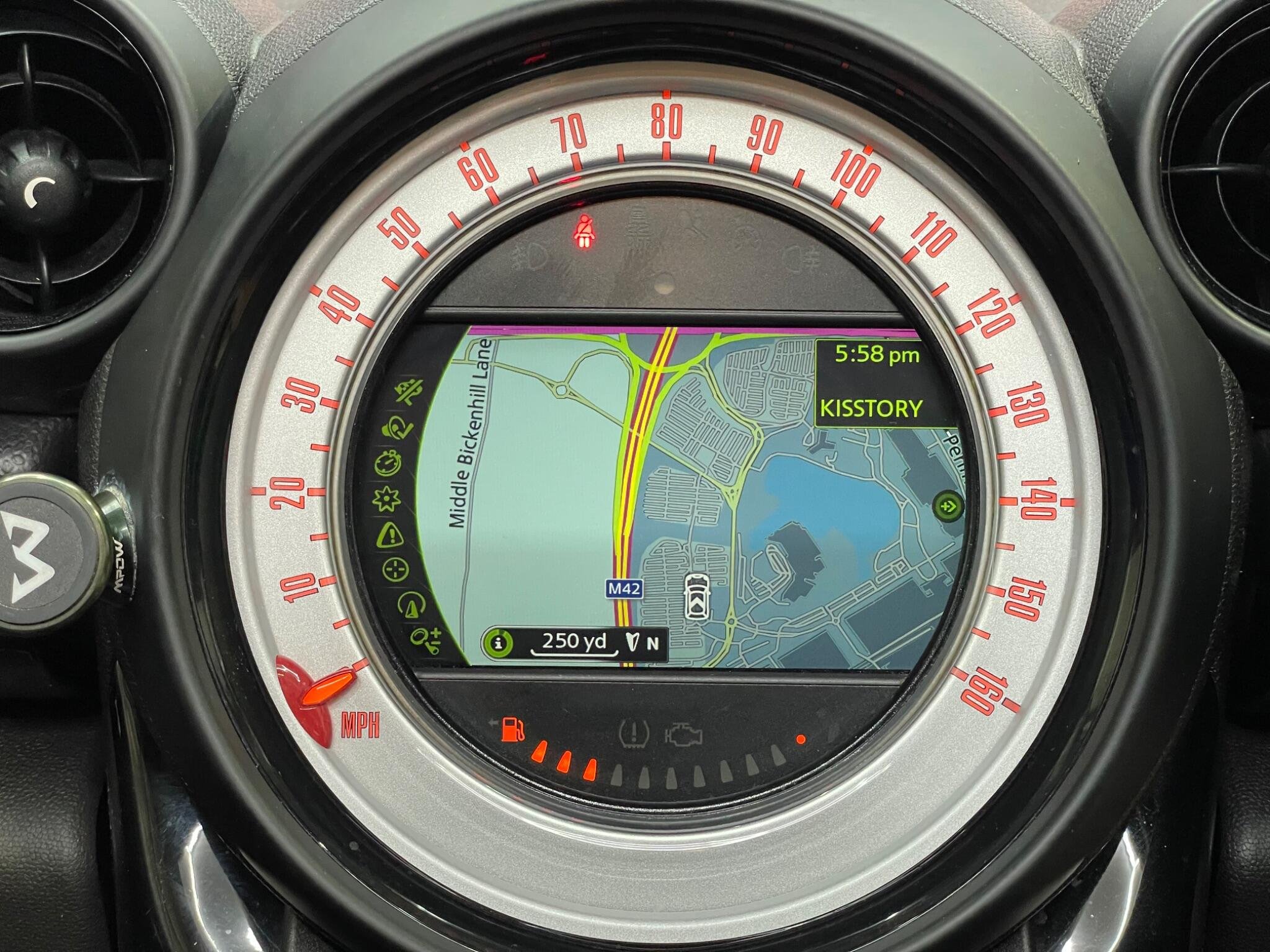This screenshot has width=1270, height=952.
Task: Select the crossed-out route icon in the sidebar
Action: (x=409, y=392)
